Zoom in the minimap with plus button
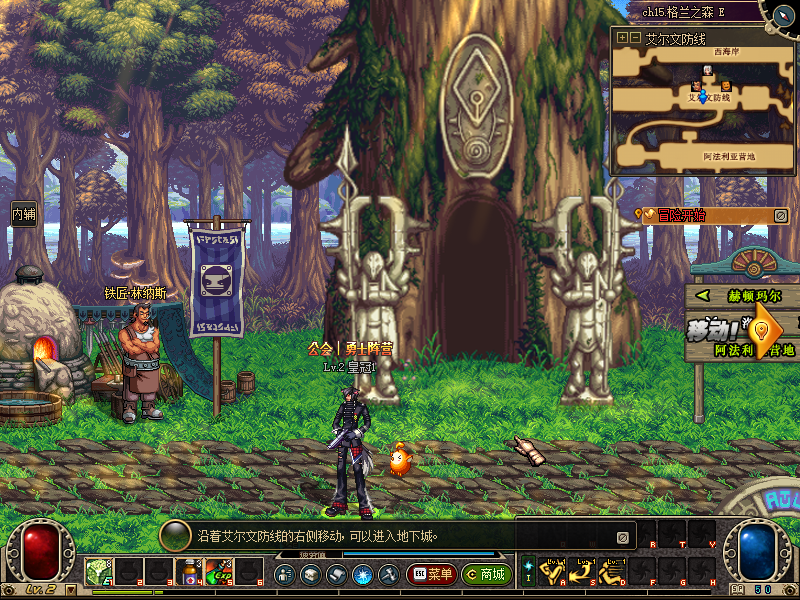This screenshot has width=800, height=600. (x=622, y=37)
